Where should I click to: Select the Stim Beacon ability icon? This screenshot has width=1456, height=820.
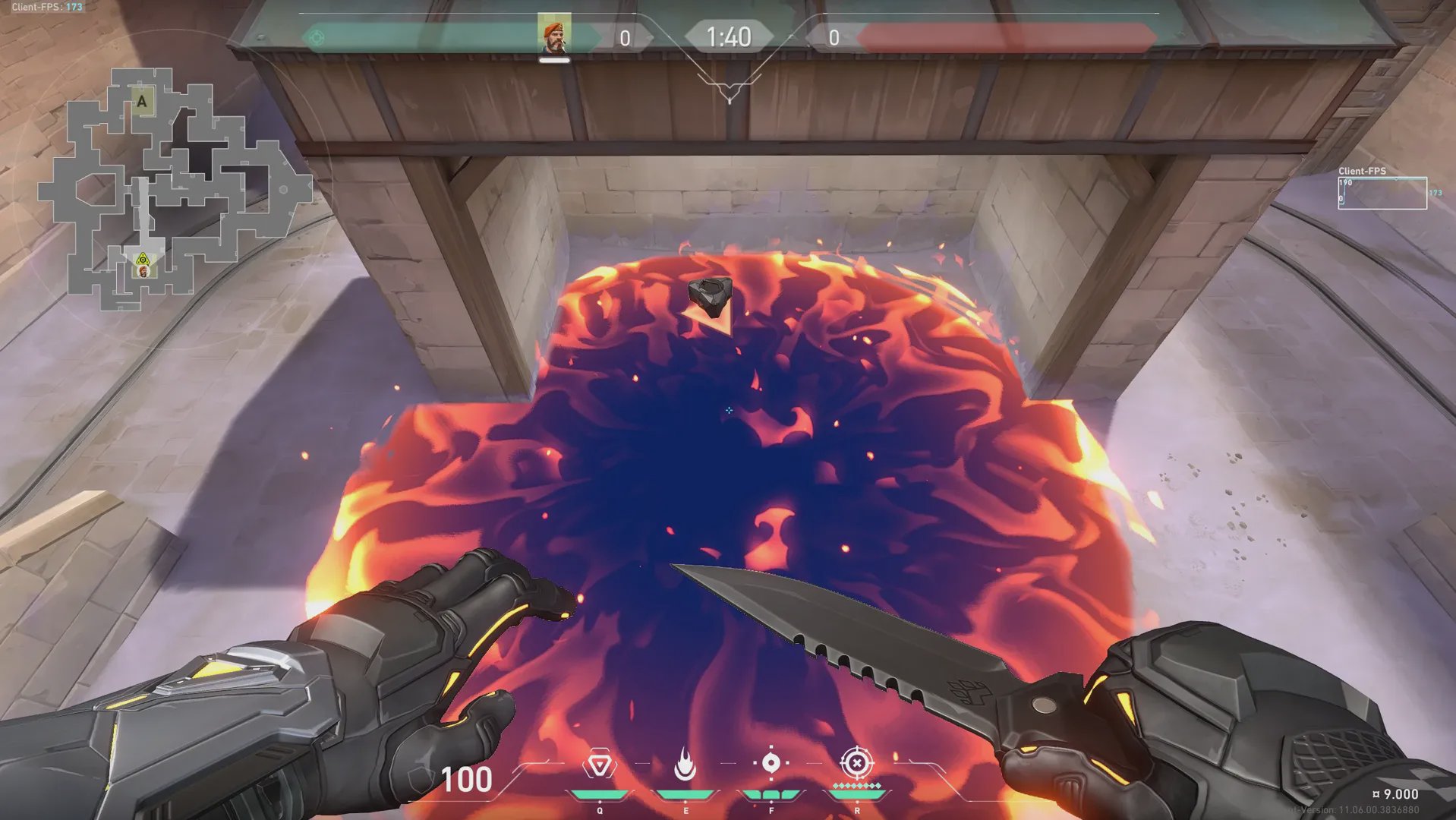[x=599, y=765]
